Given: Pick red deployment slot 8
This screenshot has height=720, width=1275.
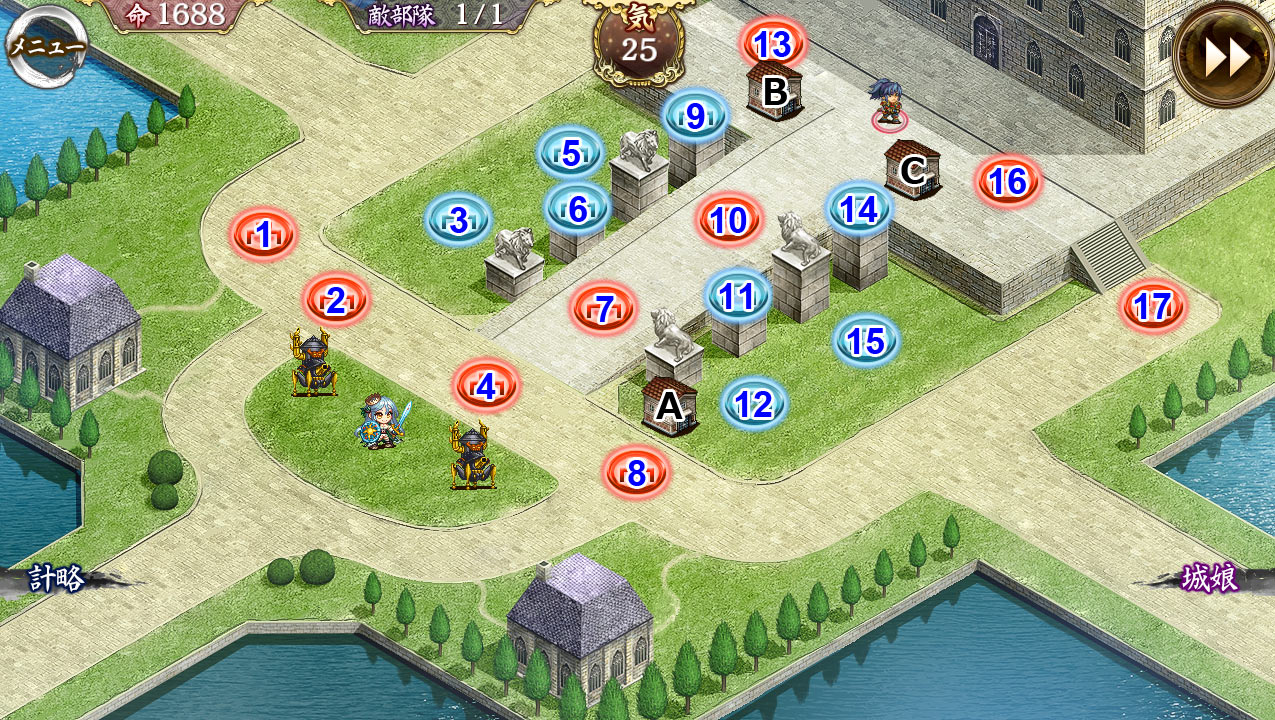Looking at the screenshot, I should [x=636, y=473].
